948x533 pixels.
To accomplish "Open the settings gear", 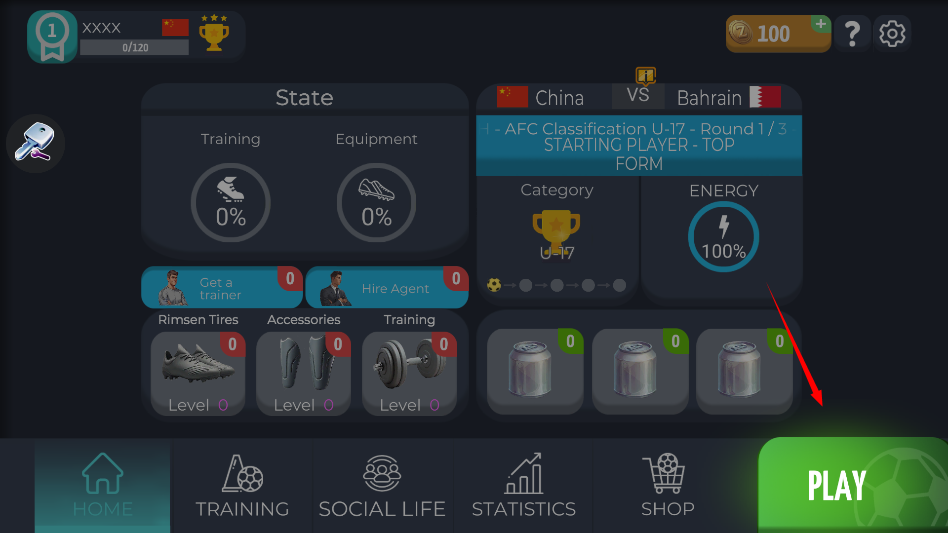I will click(x=892, y=34).
